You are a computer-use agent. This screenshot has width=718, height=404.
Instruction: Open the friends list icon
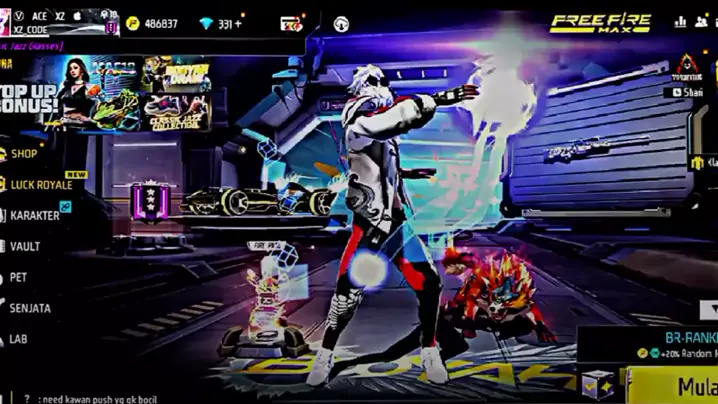click(701, 22)
